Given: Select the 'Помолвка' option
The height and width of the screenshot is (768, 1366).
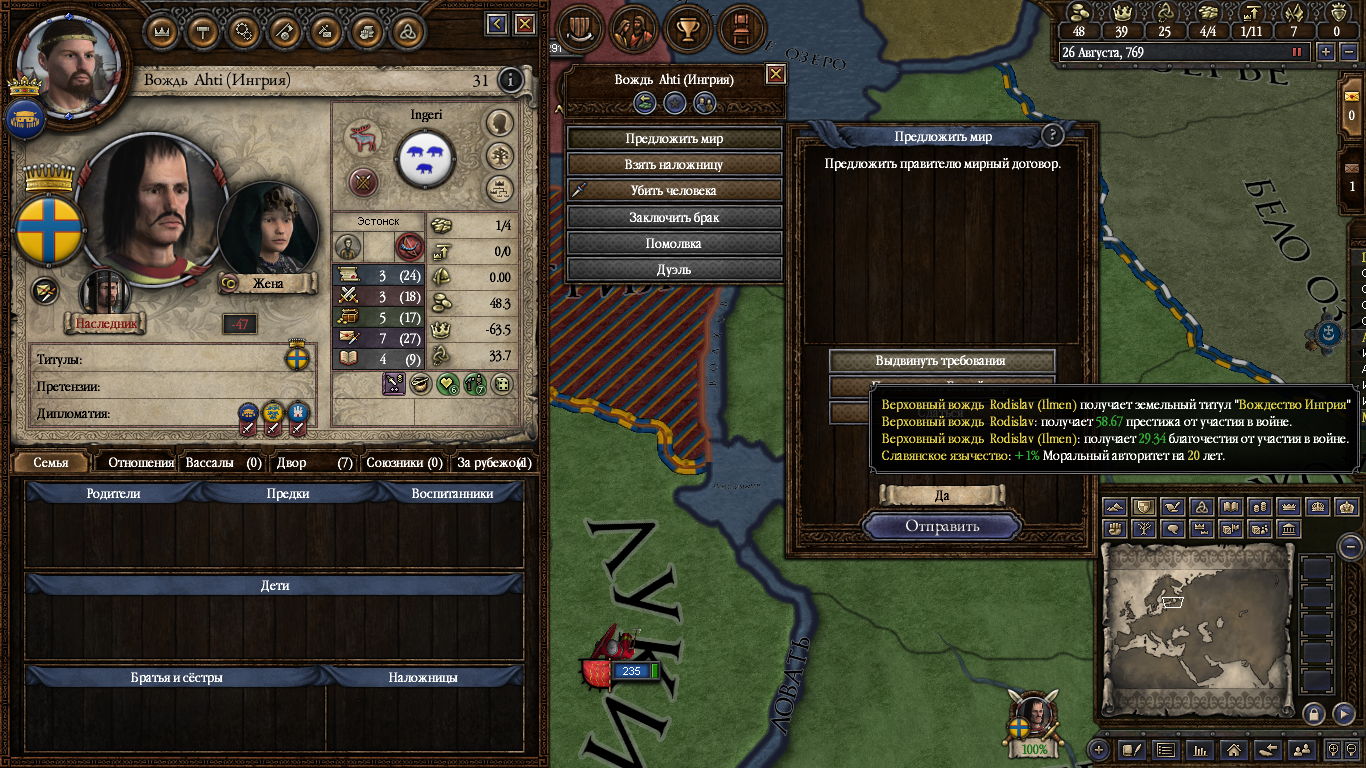Looking at the screenshot, I should click(674, 243).
